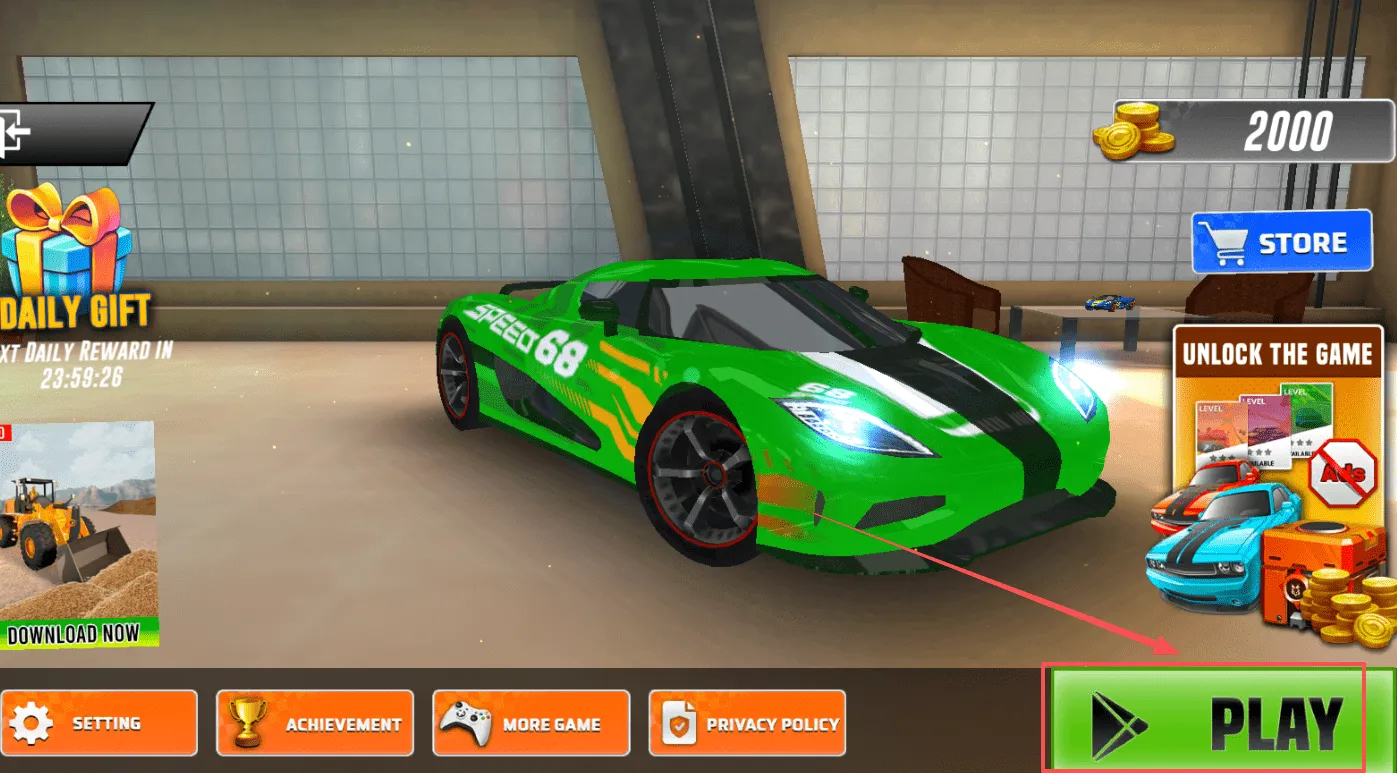Click the Achievement trophy icon
Image resolution: width=1397 pixels, height=773 pixels.
coord(245,723)
